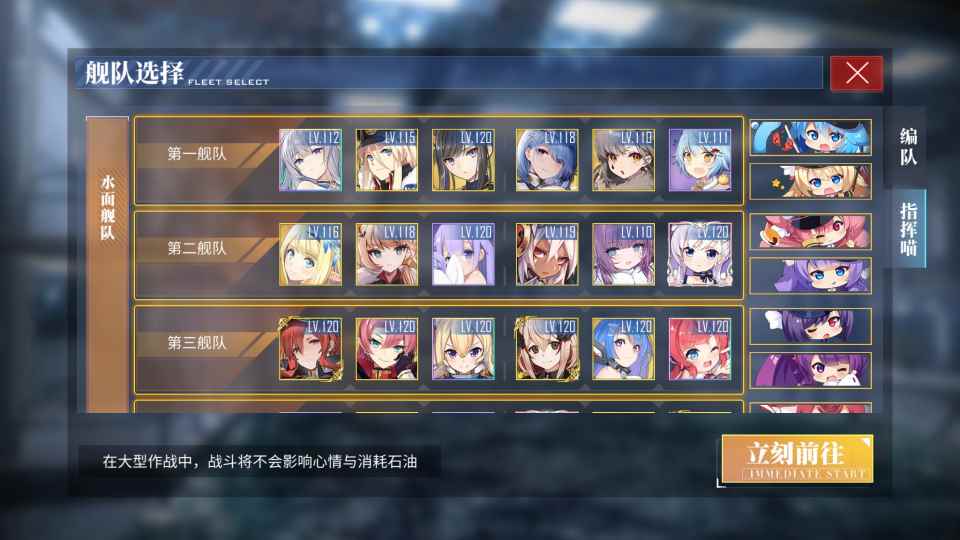Pick the 第三舰队 third fleet row
The width and height of the screenshot is (960, 540).
197,343
